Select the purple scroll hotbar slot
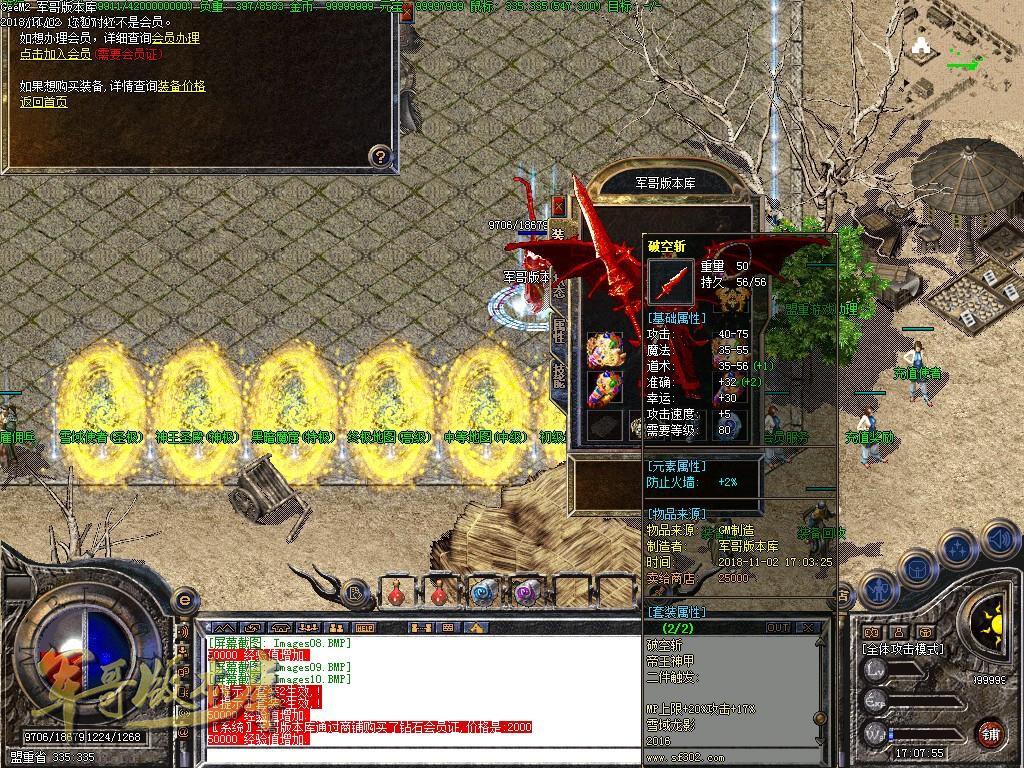 tap(526, 592)
